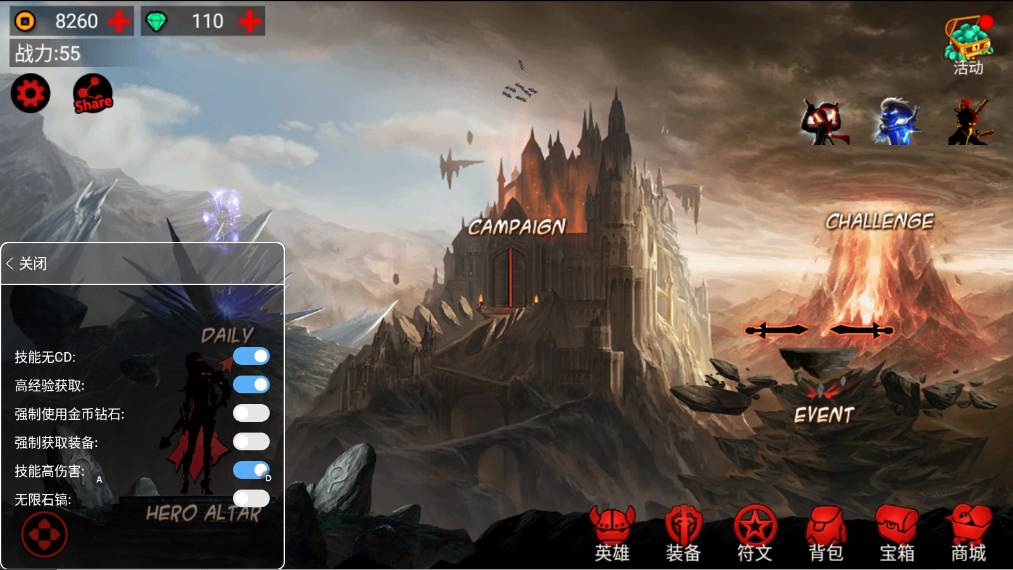Tap the red Share button
Screen dimensions: 1013x570
point(92,95)
